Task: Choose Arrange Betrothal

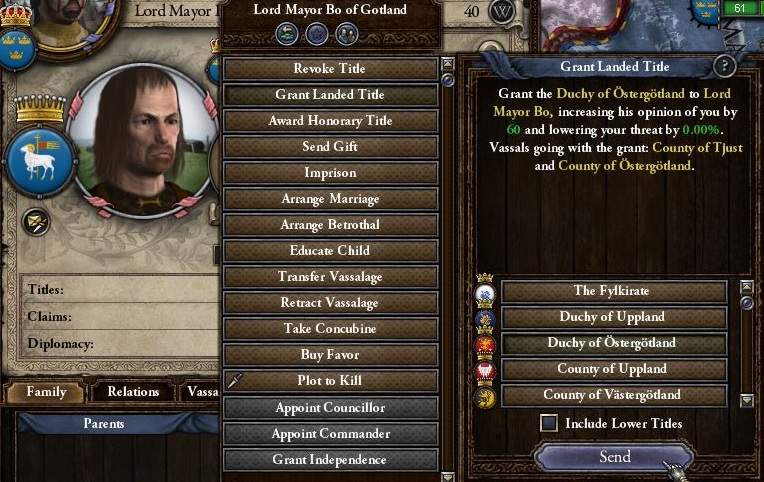Action: click(330, 225)
